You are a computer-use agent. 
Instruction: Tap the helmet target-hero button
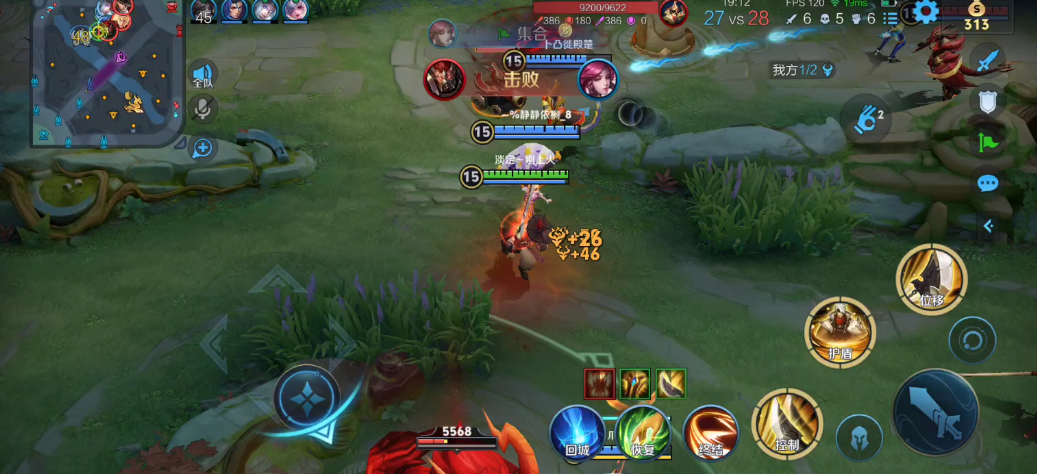[x=859, y=437]
